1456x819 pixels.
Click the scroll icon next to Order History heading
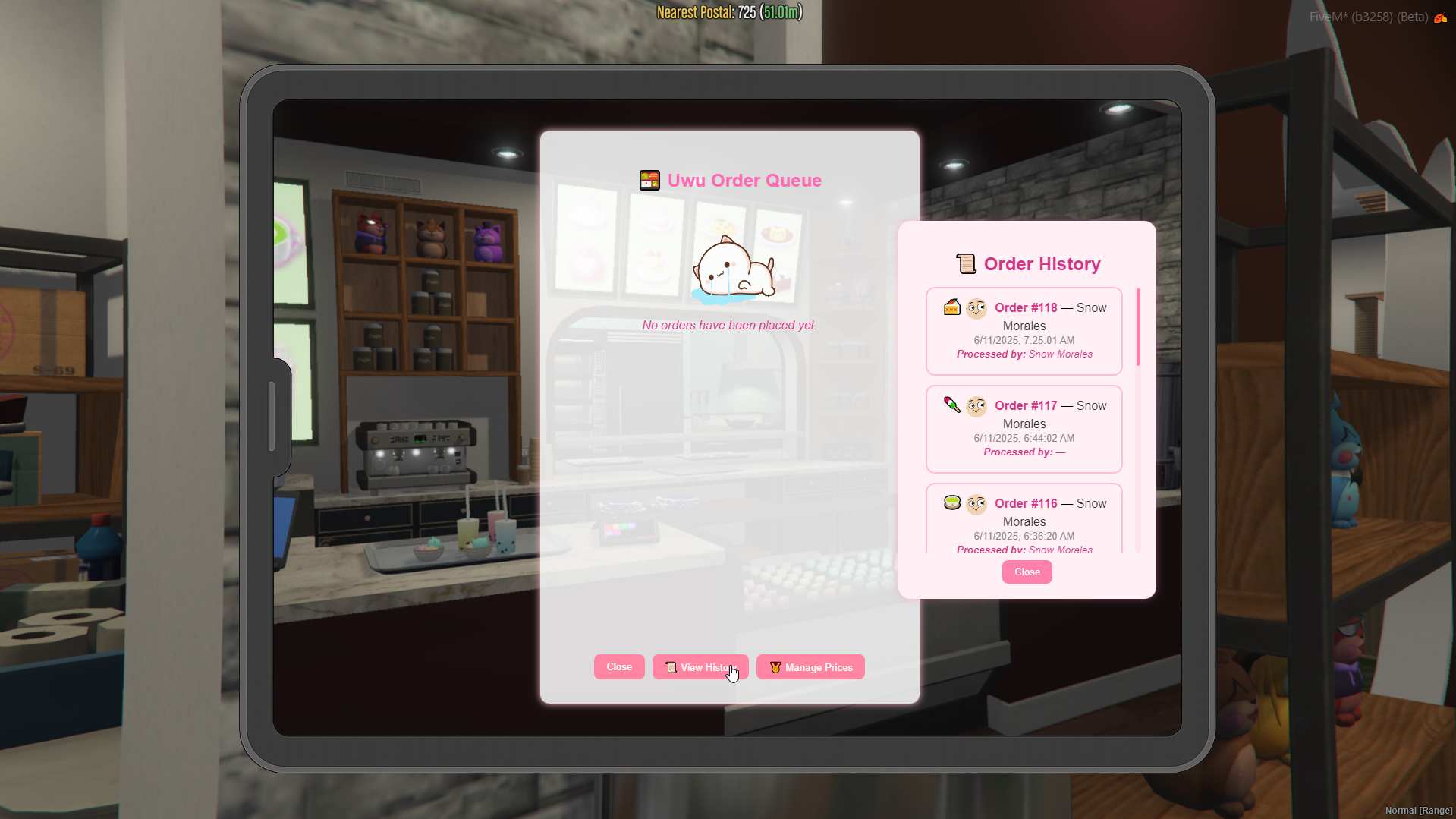(x=967, y=263)
